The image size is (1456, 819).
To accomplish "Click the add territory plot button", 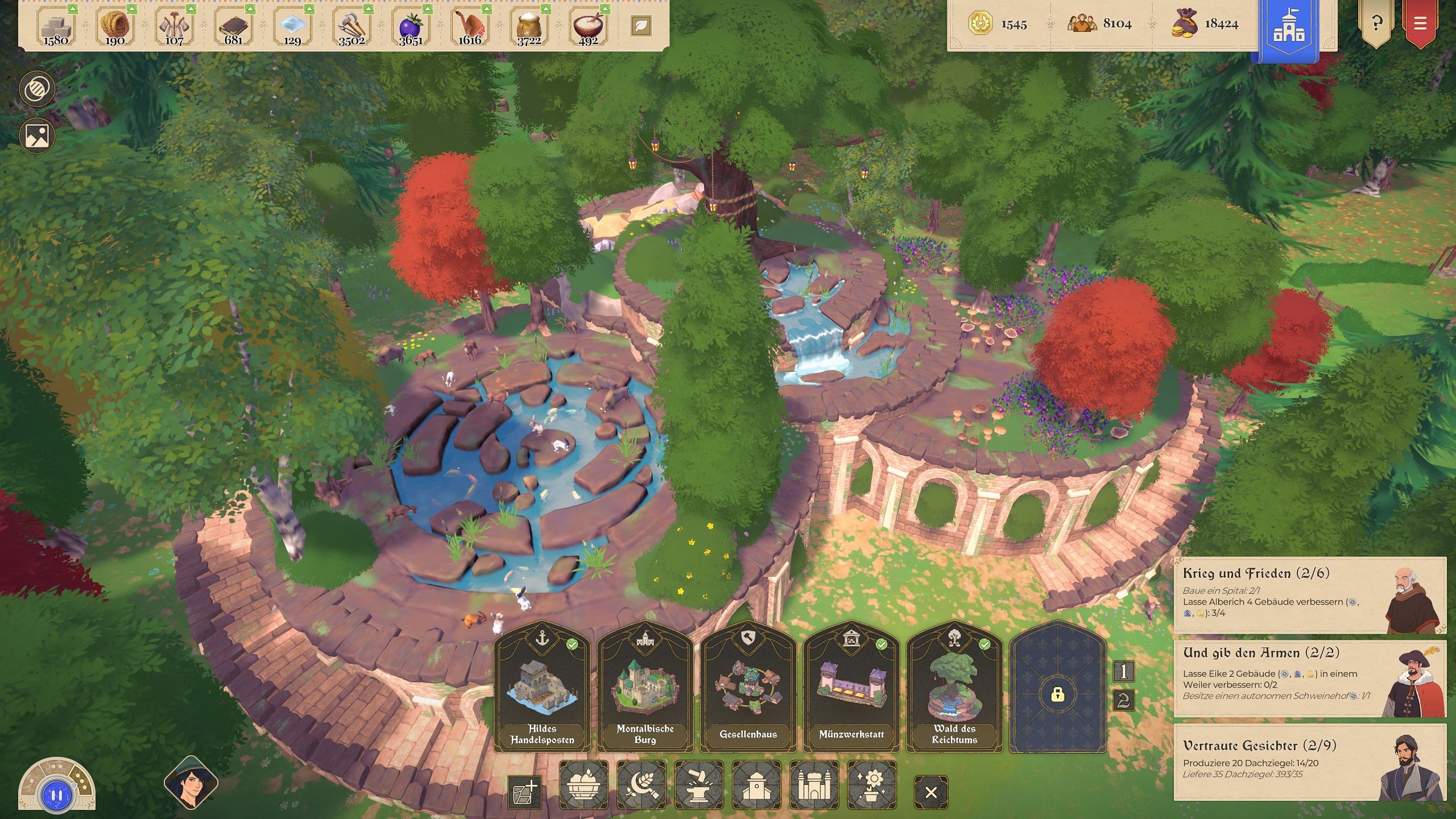I will point(524,792).
